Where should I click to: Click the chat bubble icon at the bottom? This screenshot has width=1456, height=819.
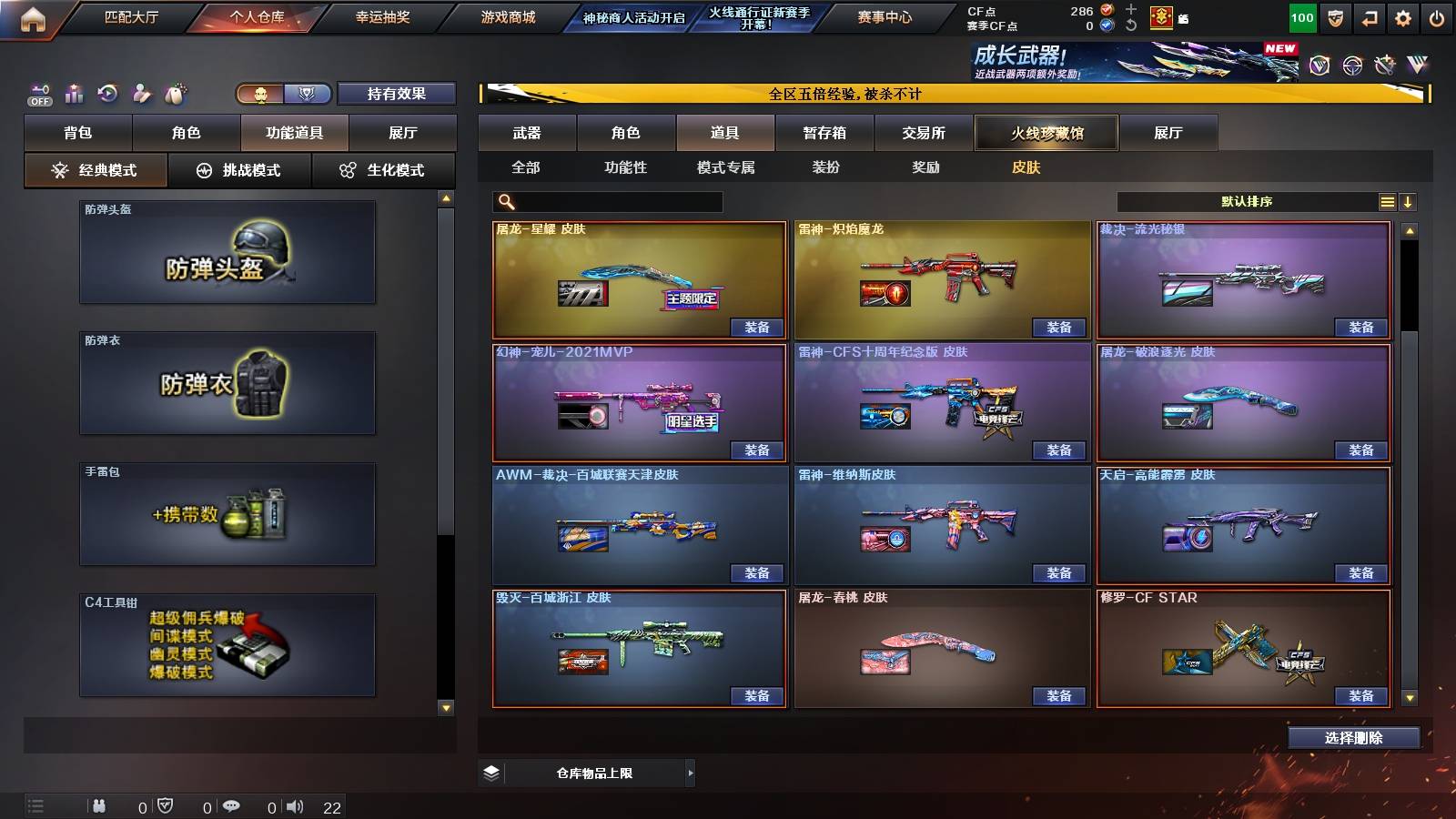pos(231,807)
